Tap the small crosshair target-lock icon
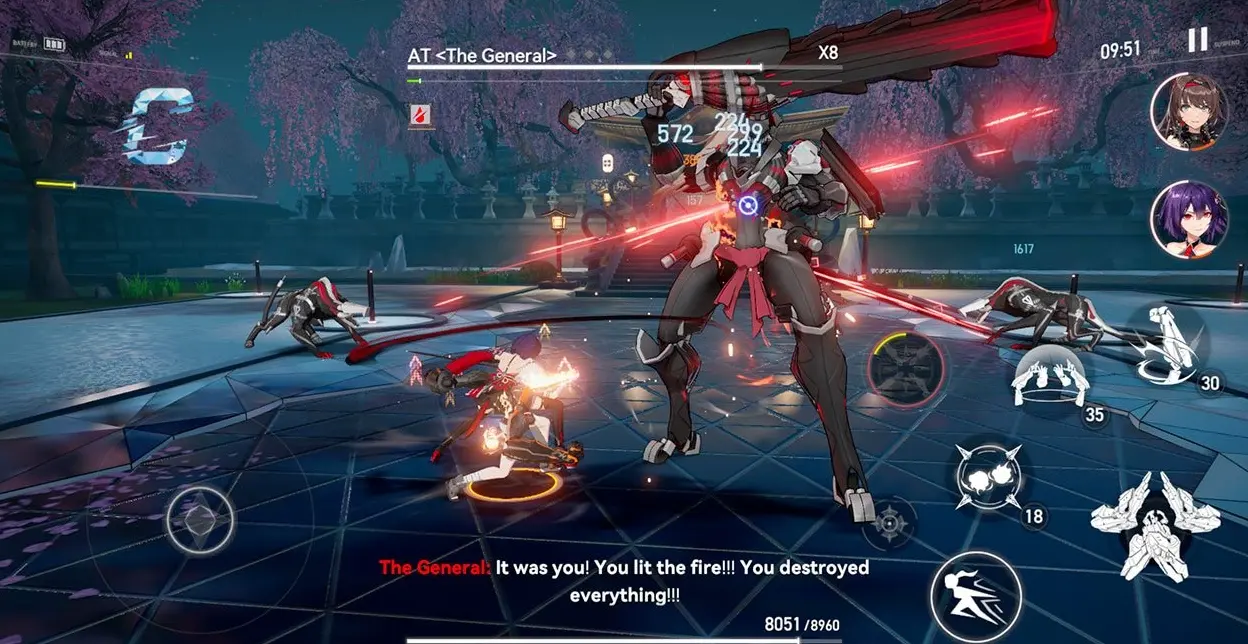The width and height of the screenshot is (1248, 644). click(x=888, y=523)
